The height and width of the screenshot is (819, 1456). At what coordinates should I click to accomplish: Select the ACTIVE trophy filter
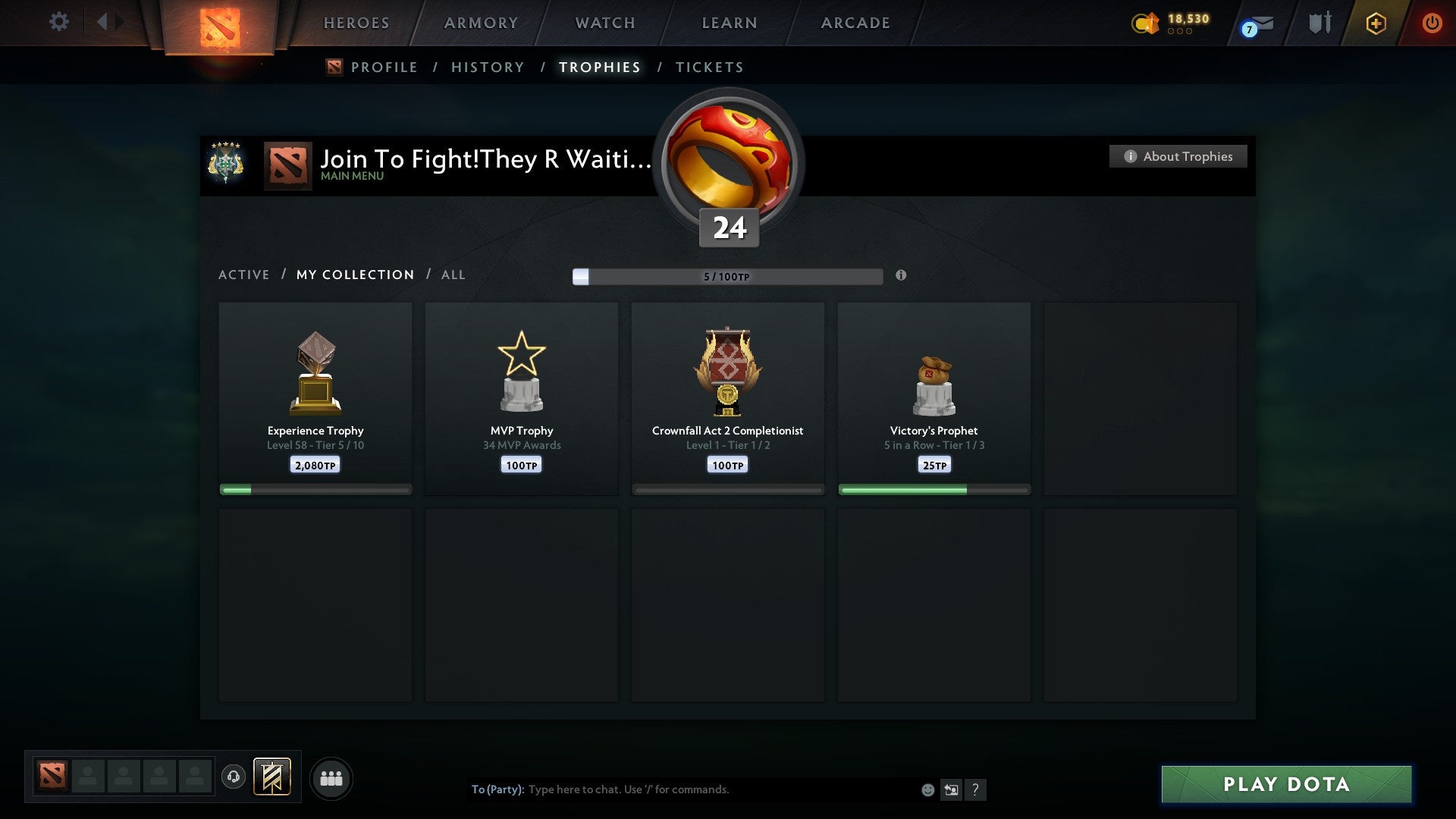[x=244, y=275]
